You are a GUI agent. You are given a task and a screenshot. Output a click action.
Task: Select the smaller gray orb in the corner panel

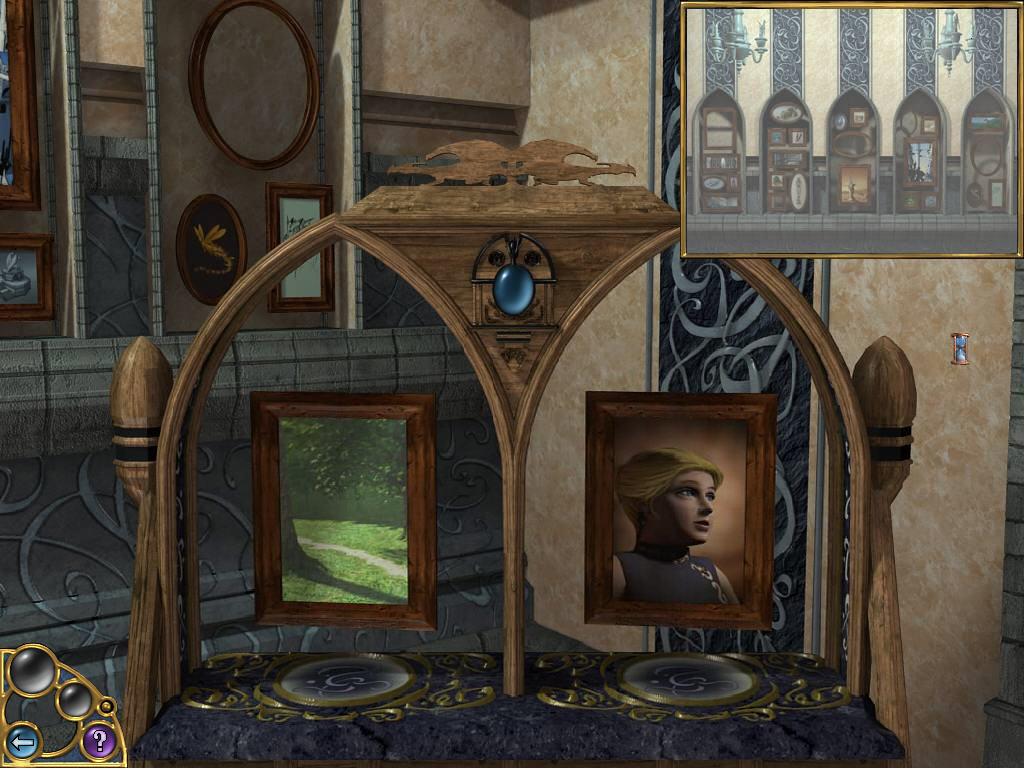(x=74, y=700)
